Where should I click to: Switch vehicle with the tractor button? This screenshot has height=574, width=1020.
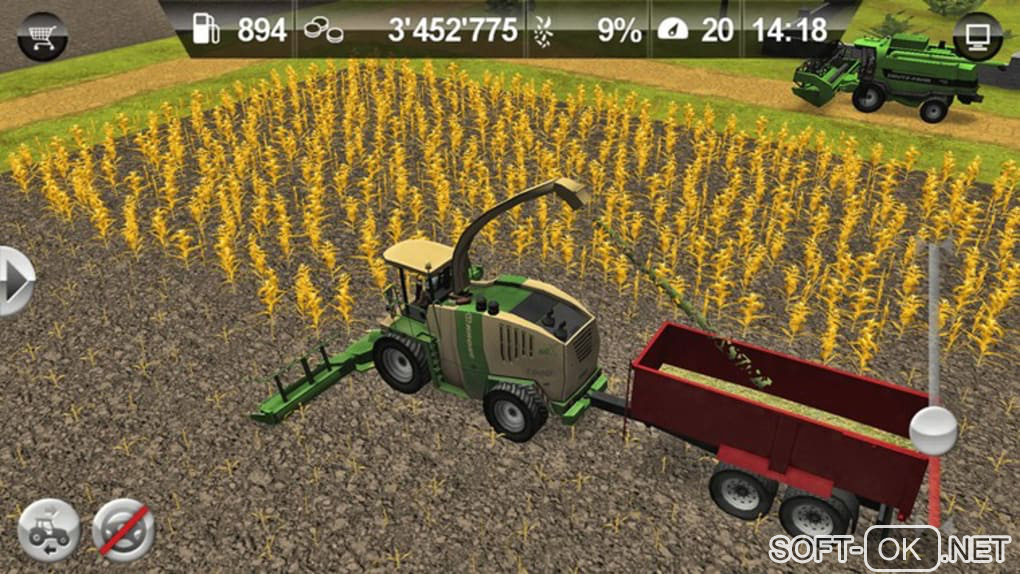pyautogui.click(x=49, y=528)
